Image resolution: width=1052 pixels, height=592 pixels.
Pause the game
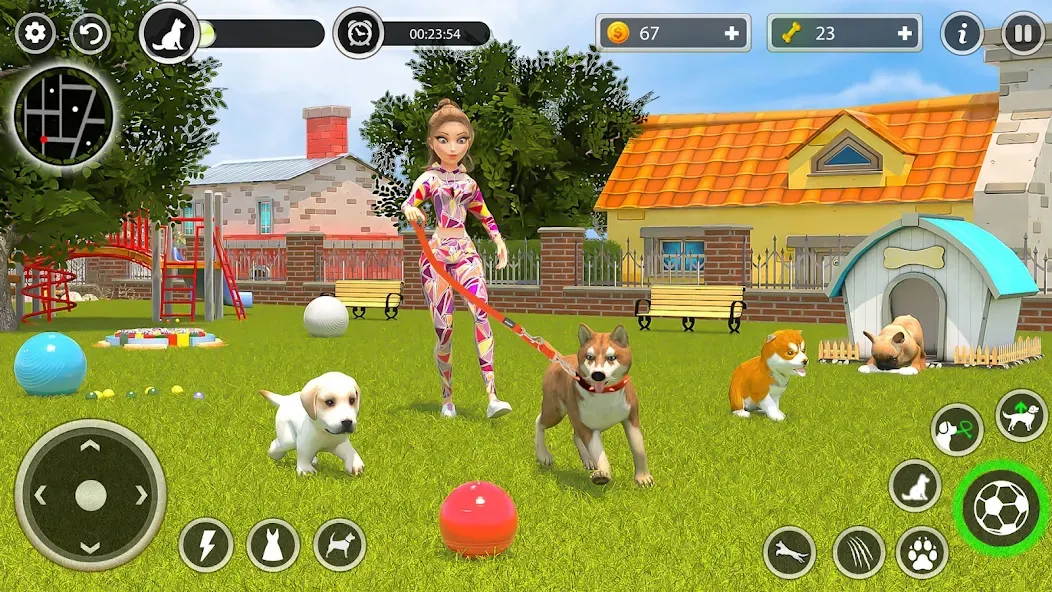point(1023,34)
